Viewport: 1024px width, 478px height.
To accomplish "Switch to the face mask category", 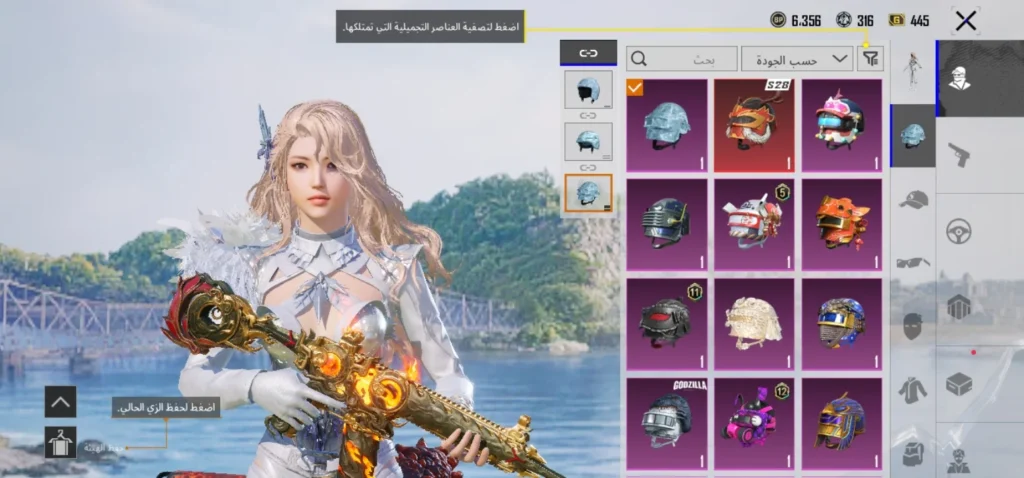I will [913, 326].
